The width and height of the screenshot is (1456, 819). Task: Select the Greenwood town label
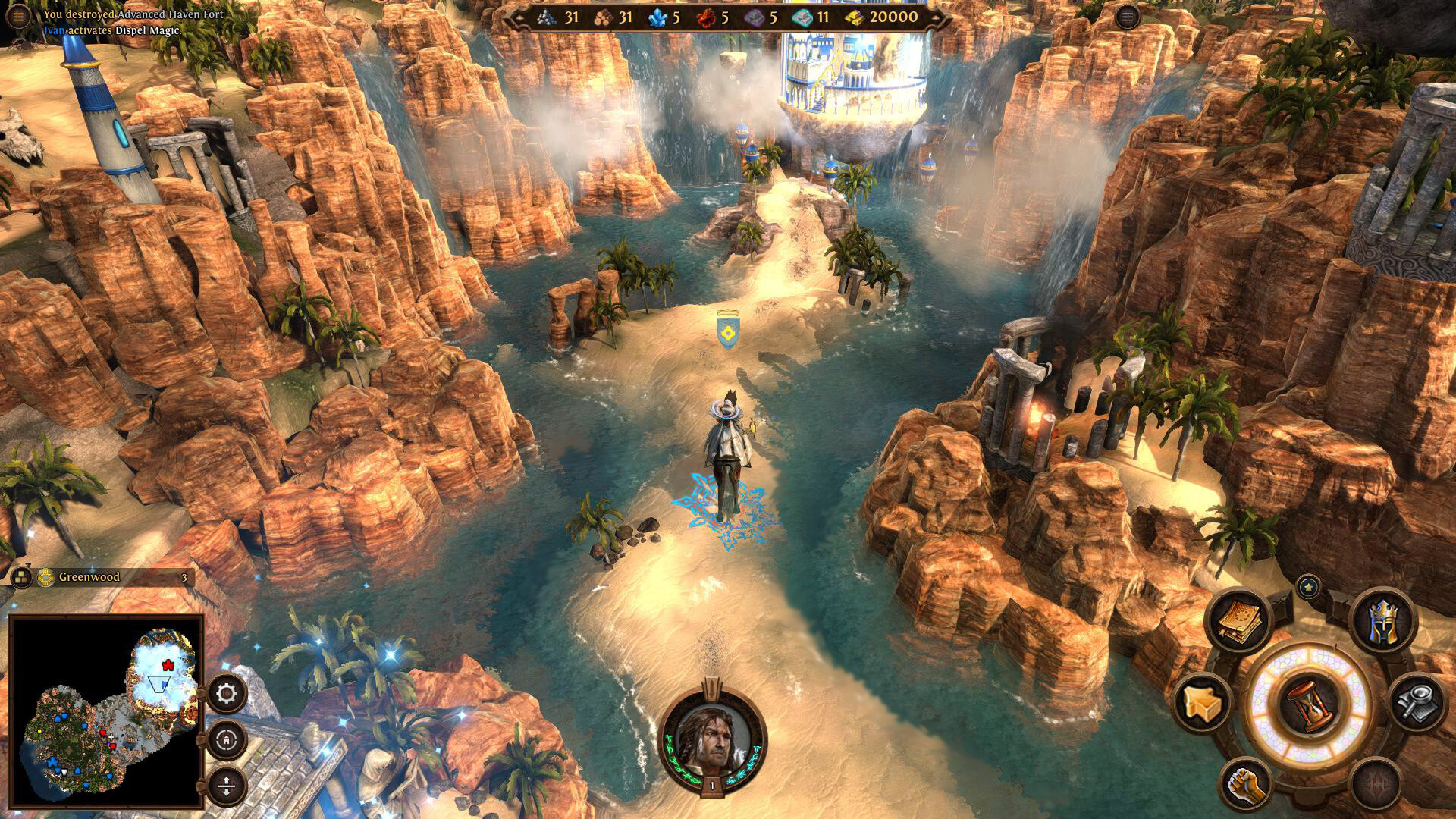tap(89, 577)
